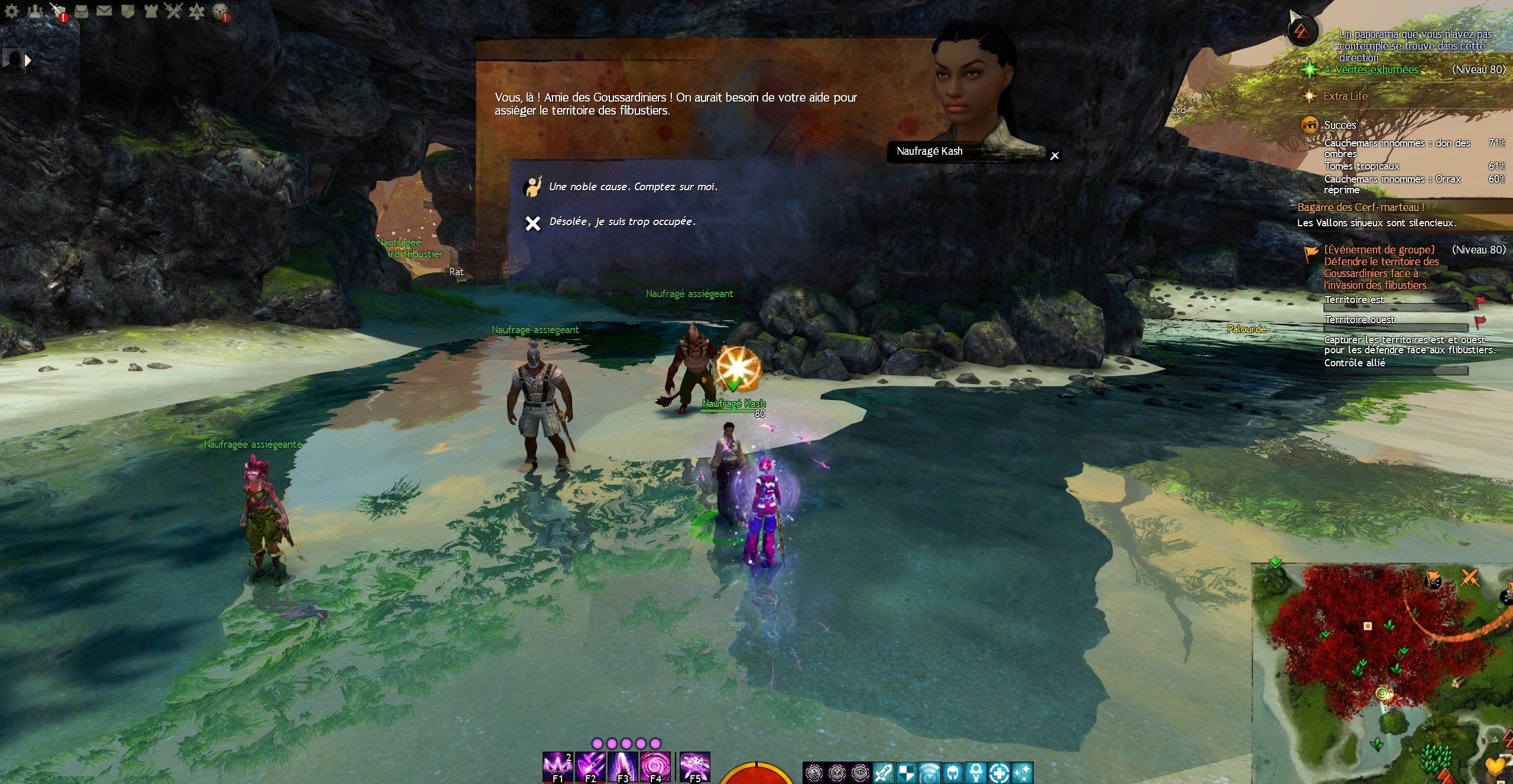The width and height of the screenshot is (1513, 784).
Task: Click the Succès achievements tracker header
Action: pyautogui.click(x=1340, y=125)
